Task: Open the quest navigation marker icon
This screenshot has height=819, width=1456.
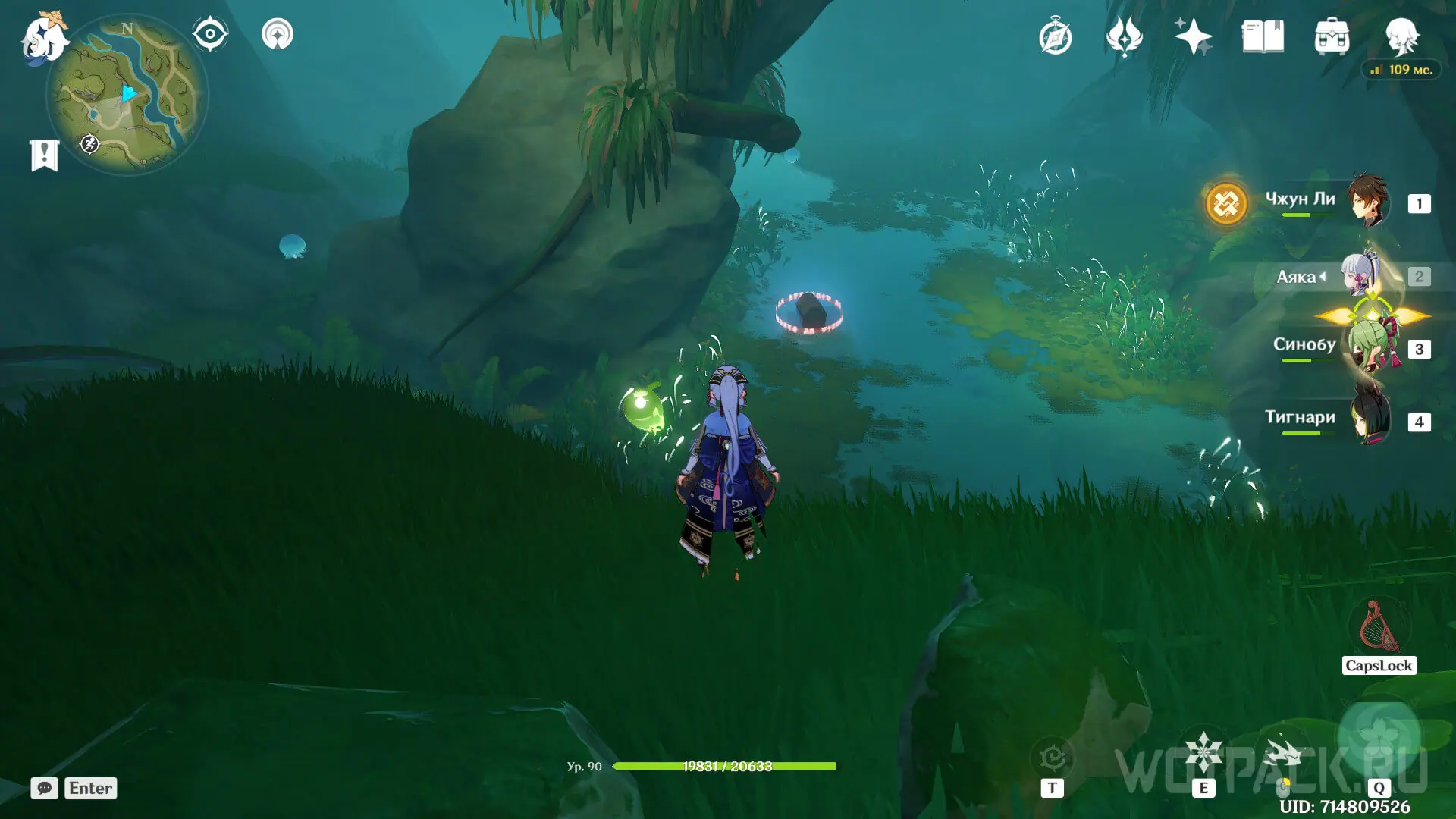Action: point(278,34)
